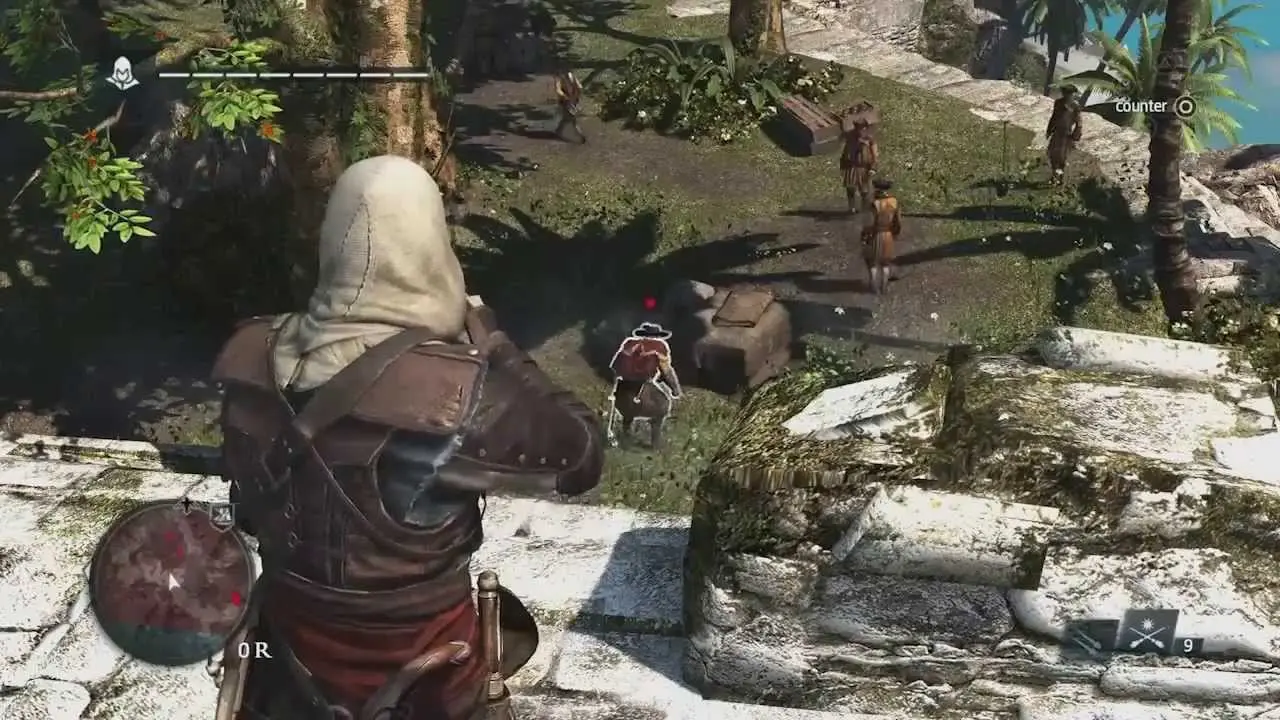1280x720 pixels.
Task: Click the Assassin hood emblem icon
Action: coord(123,73)
